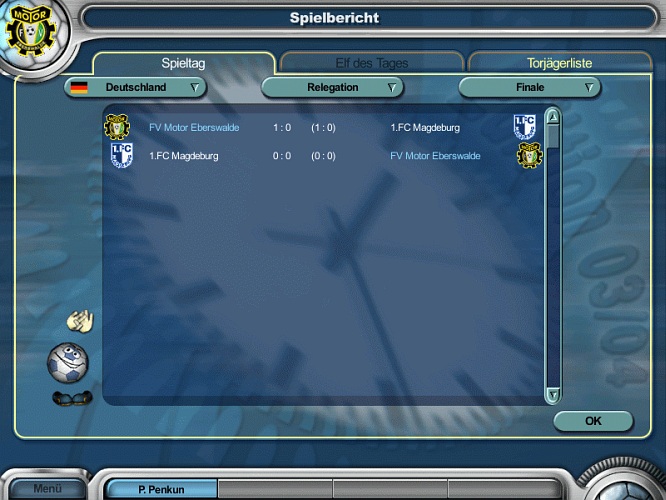The image size is (666, 500).
Task: Click the scrollbar down arrow
Action: (552, 396)
